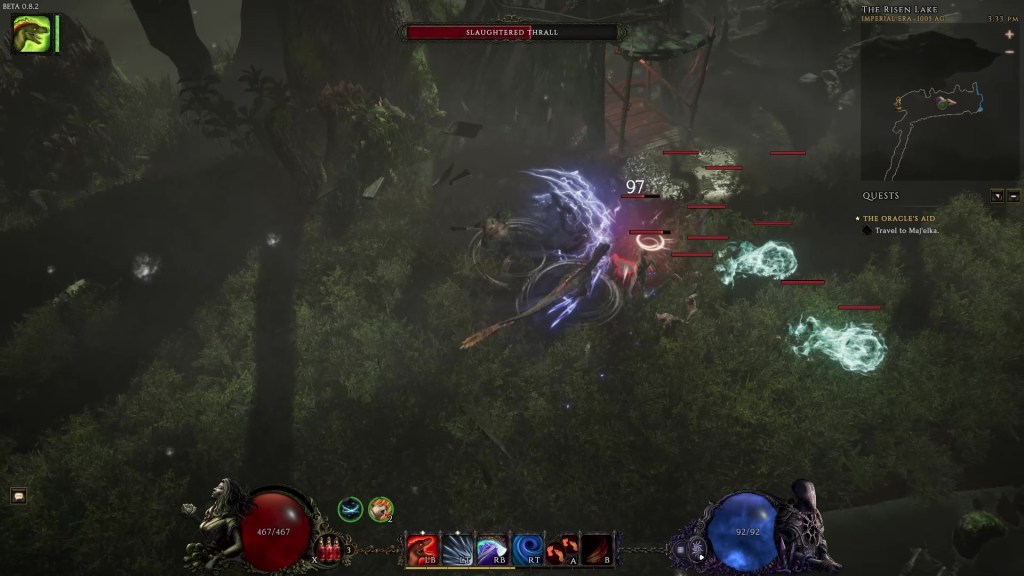
Task: Zoom in the minimap with plus button
Action: pyautogui.click(x=1010, y=34)
